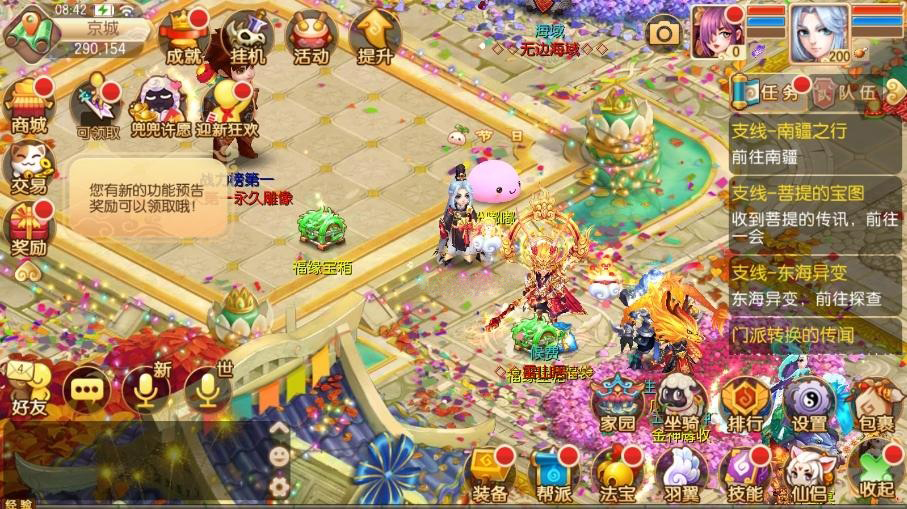Claim rewards from the 奖励 gift icon

tap(28, 228)
